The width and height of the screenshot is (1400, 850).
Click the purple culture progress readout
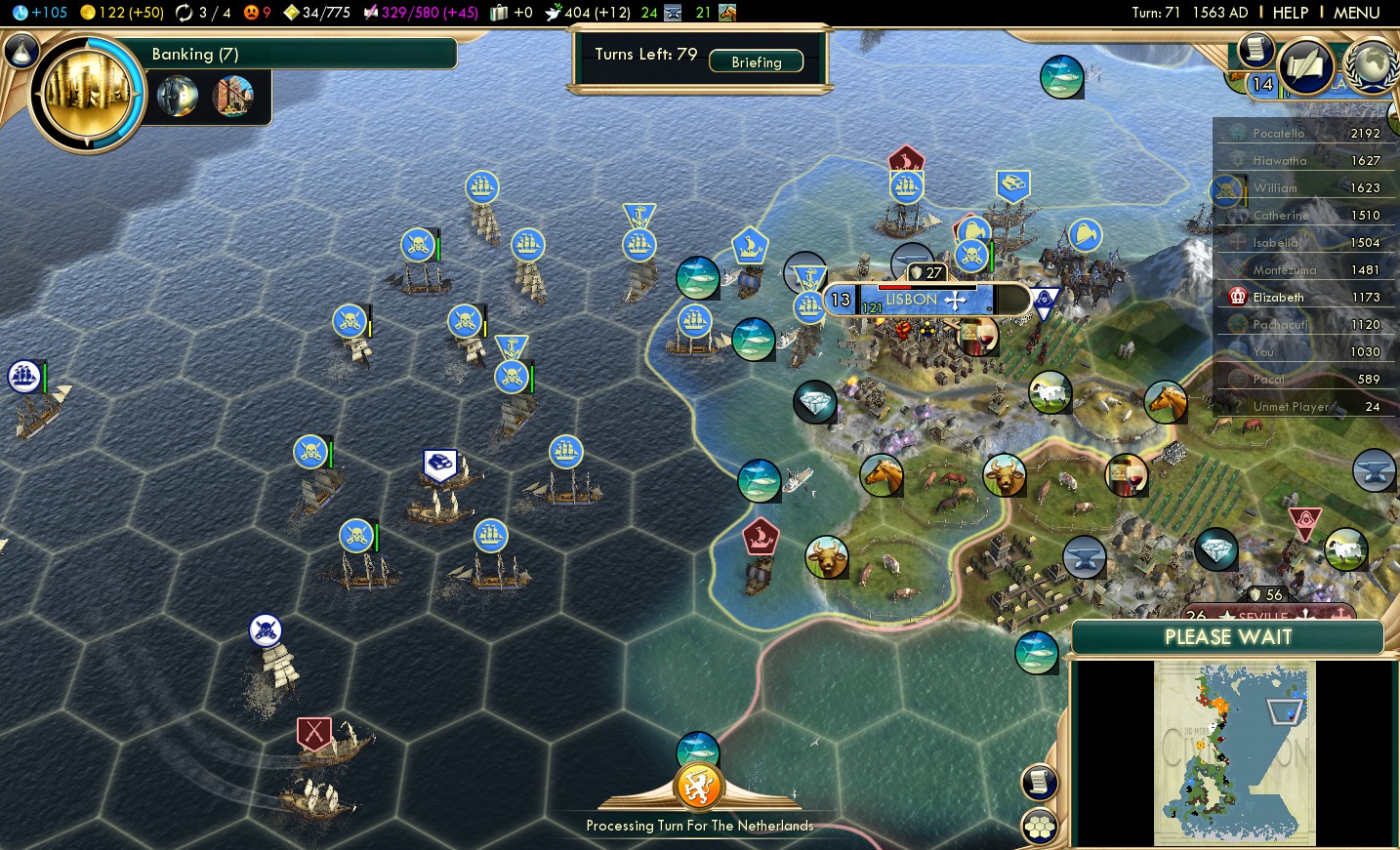point(421,13)
